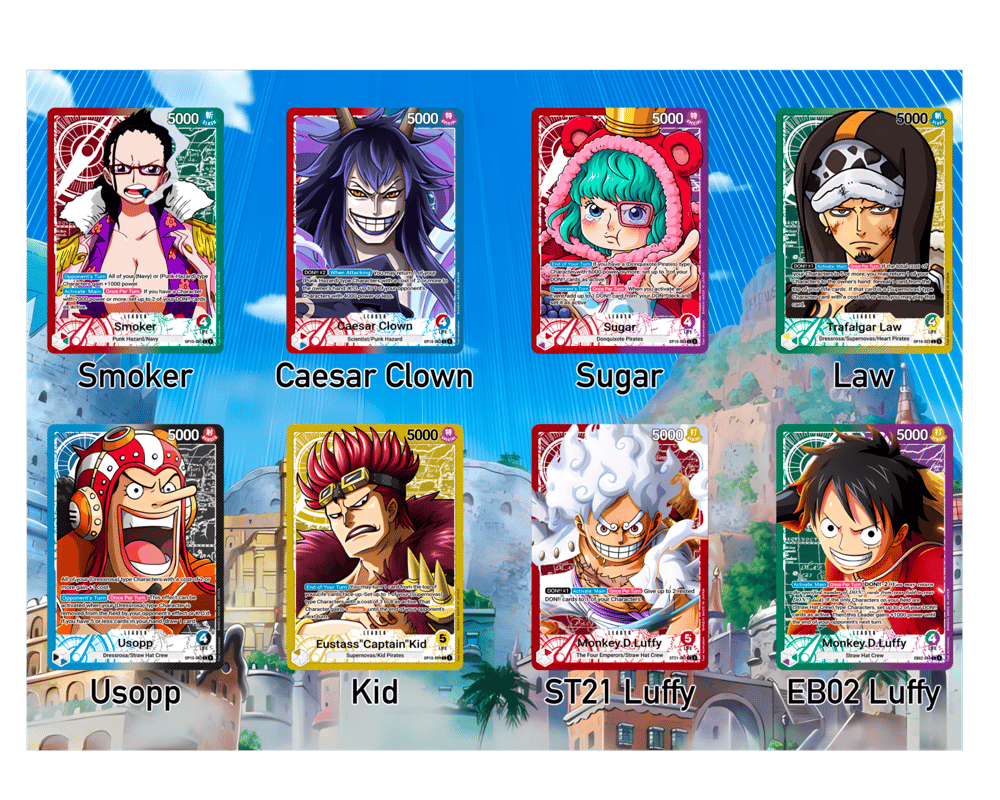
Task: Pick the Eustass Captain Kid card
Action: coord(374,546)
